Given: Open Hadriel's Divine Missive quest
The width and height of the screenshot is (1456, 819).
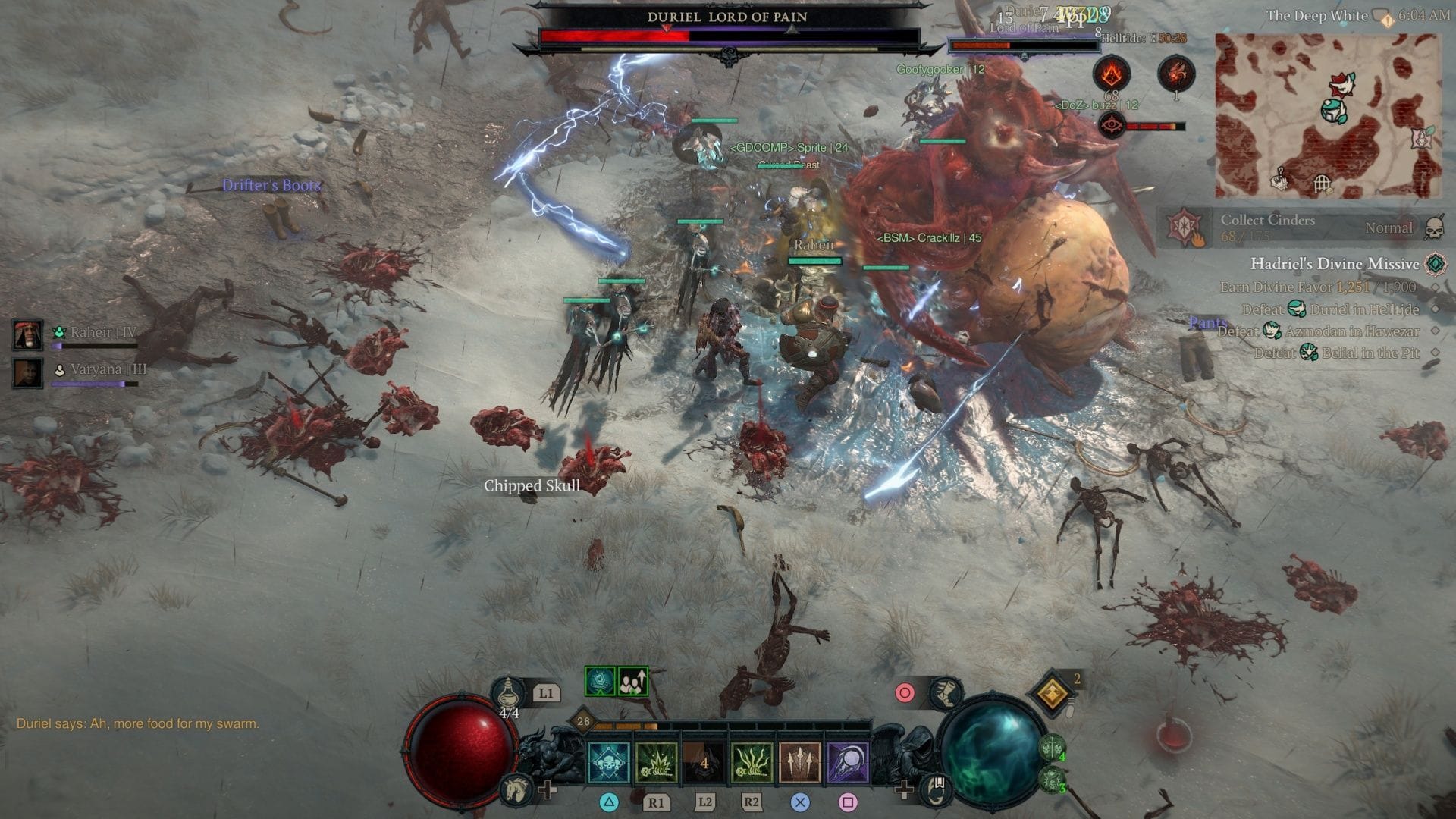Looking at the screenshot, I should click(1334, 264).
